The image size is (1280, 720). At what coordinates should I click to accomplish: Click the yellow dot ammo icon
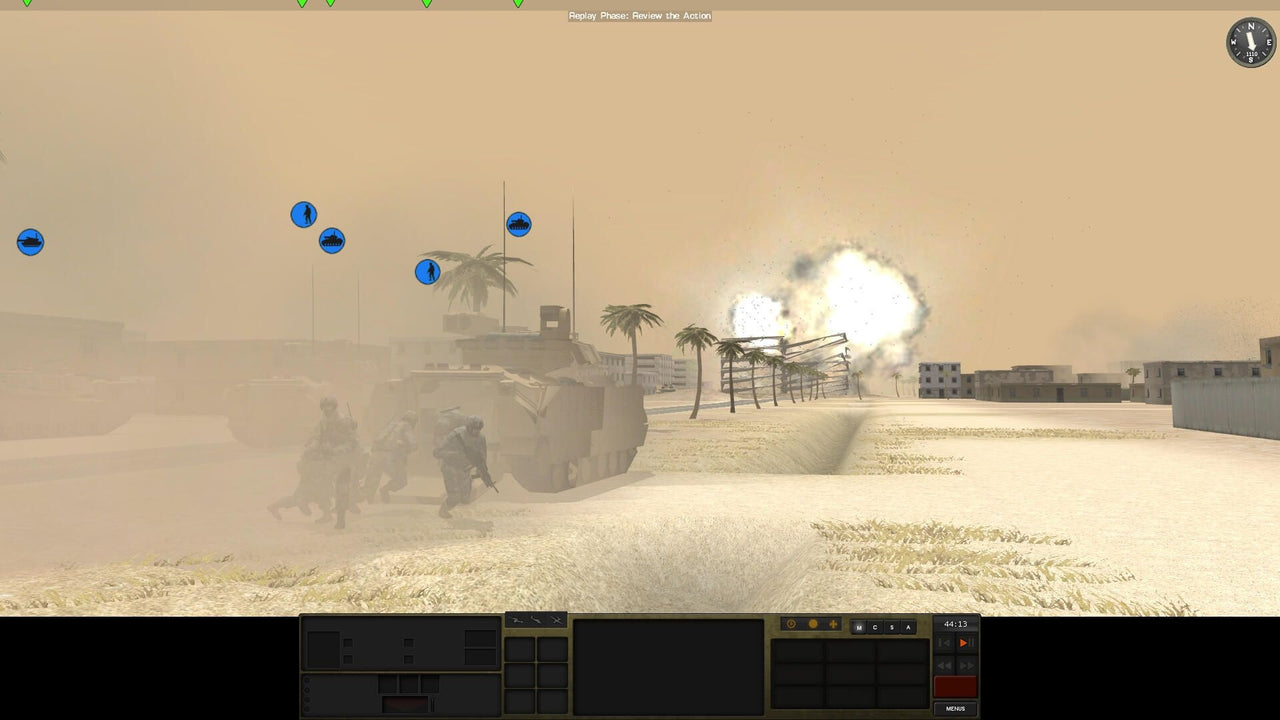[x=813, y=624]
